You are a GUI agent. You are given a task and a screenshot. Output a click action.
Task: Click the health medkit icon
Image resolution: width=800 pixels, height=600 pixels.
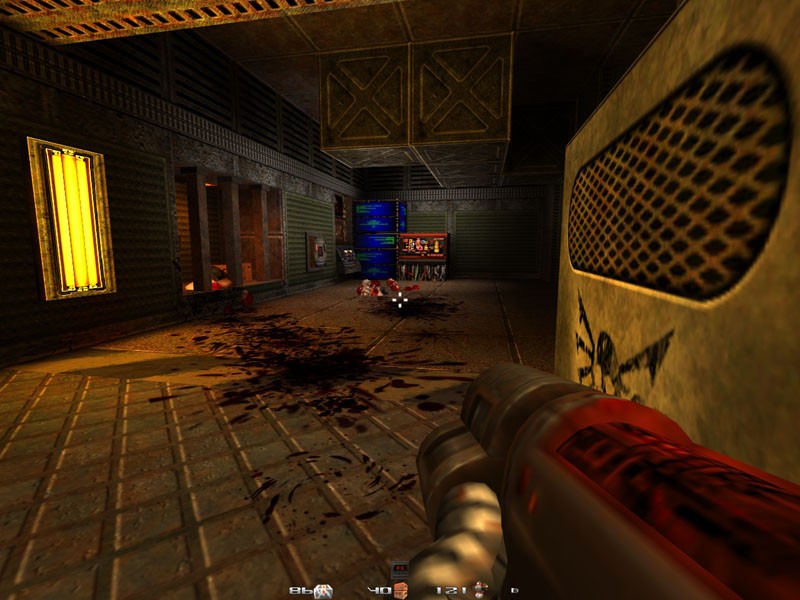pos(325,591)
